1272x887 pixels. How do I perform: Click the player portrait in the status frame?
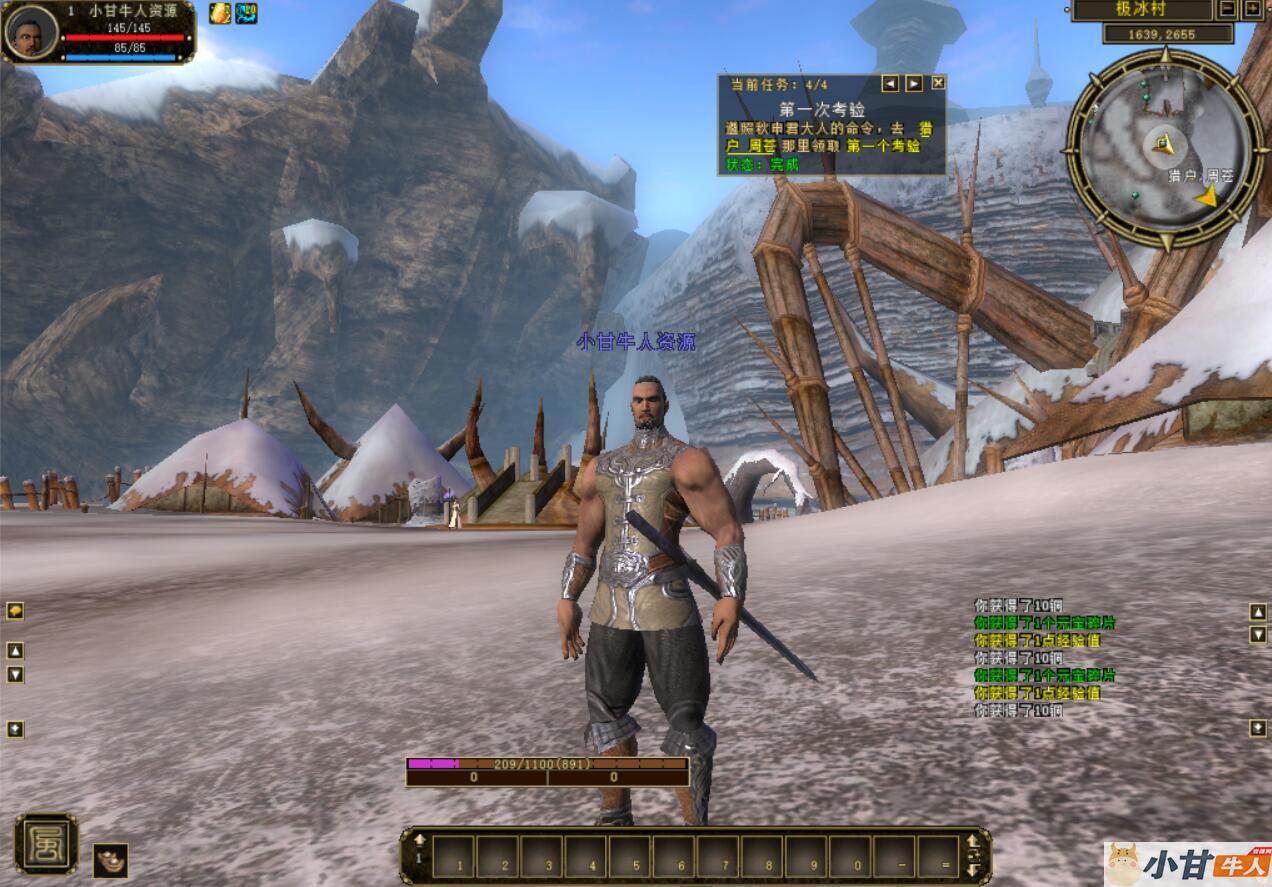click(x=30, y=31)
